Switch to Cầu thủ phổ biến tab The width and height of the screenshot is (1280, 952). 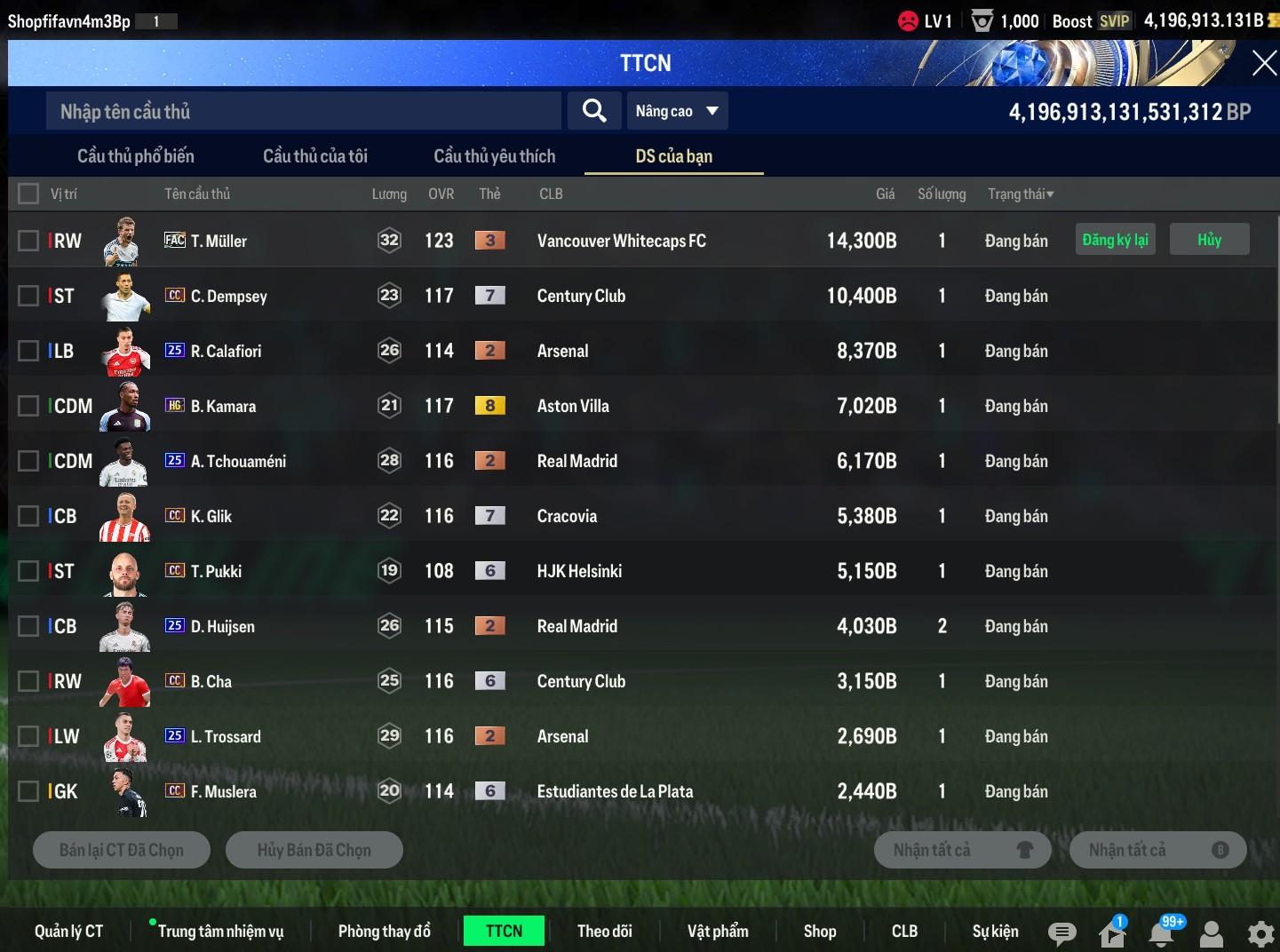click(x=135, y=156)
